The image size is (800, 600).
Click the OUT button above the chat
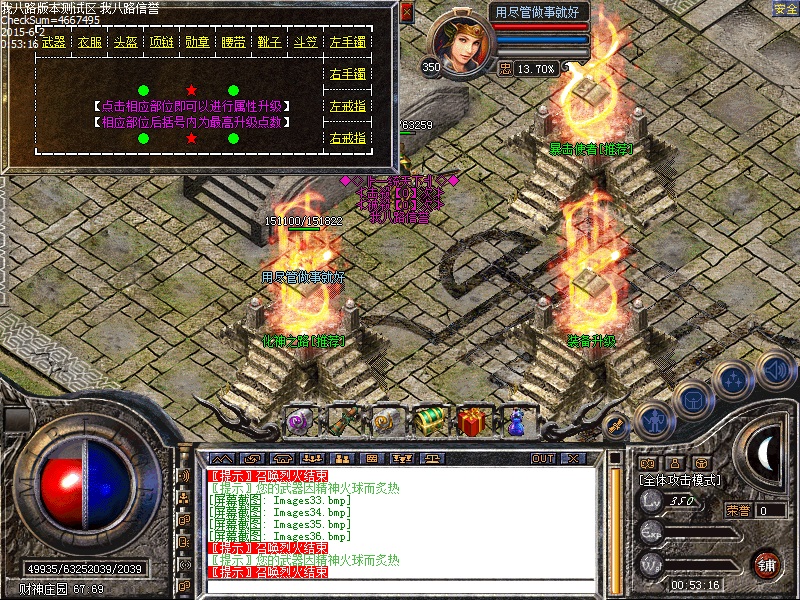click(x=543, y=458)
